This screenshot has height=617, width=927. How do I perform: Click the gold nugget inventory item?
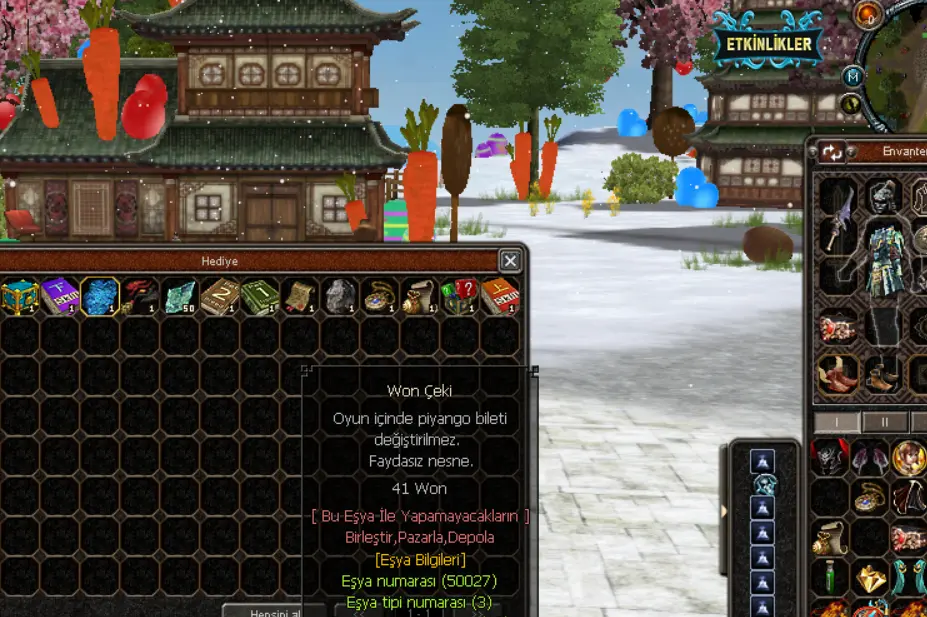point(869,577)
